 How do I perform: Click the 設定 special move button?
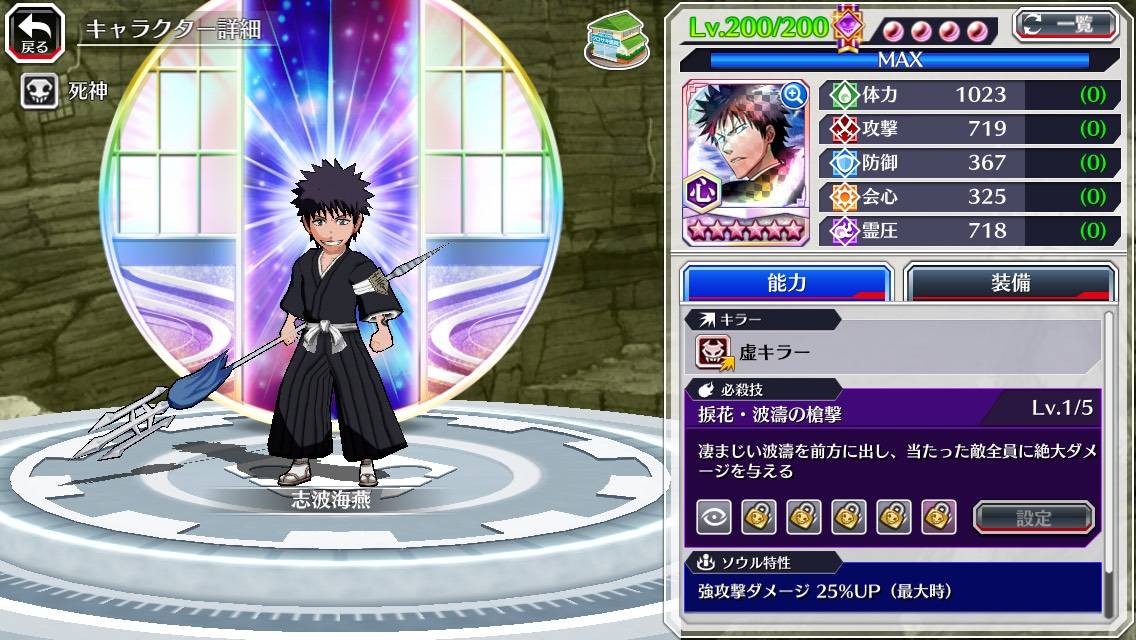point(1034,518)
